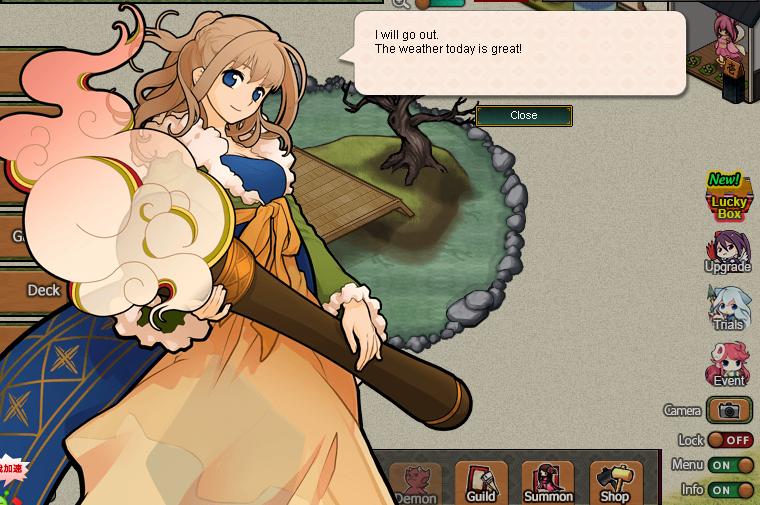The image size is (760, 505).
Task: Open the Upgrade menu
Action: [x=728, y=252]
